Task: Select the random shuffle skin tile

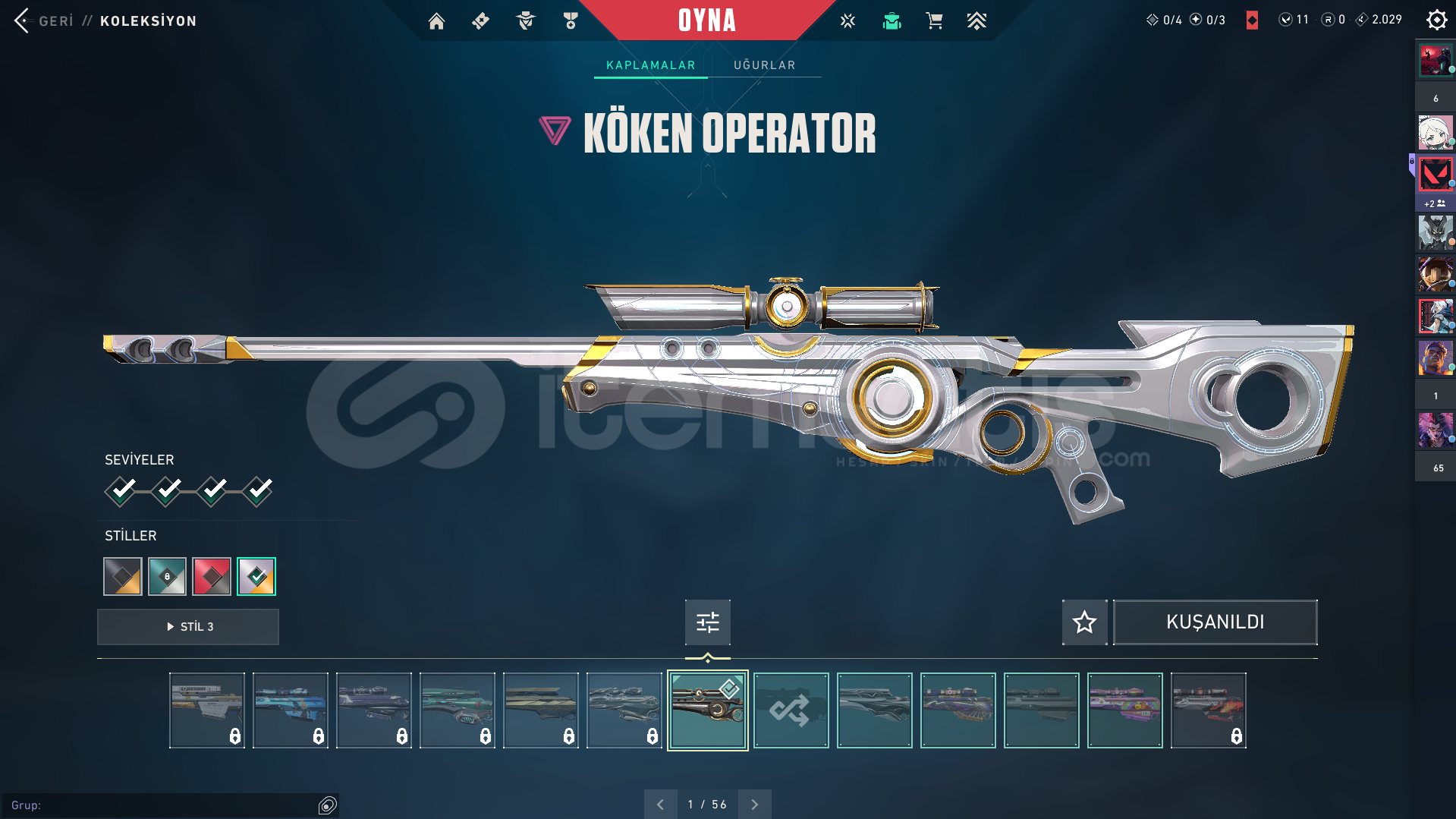Action: (x=791, y=710)
